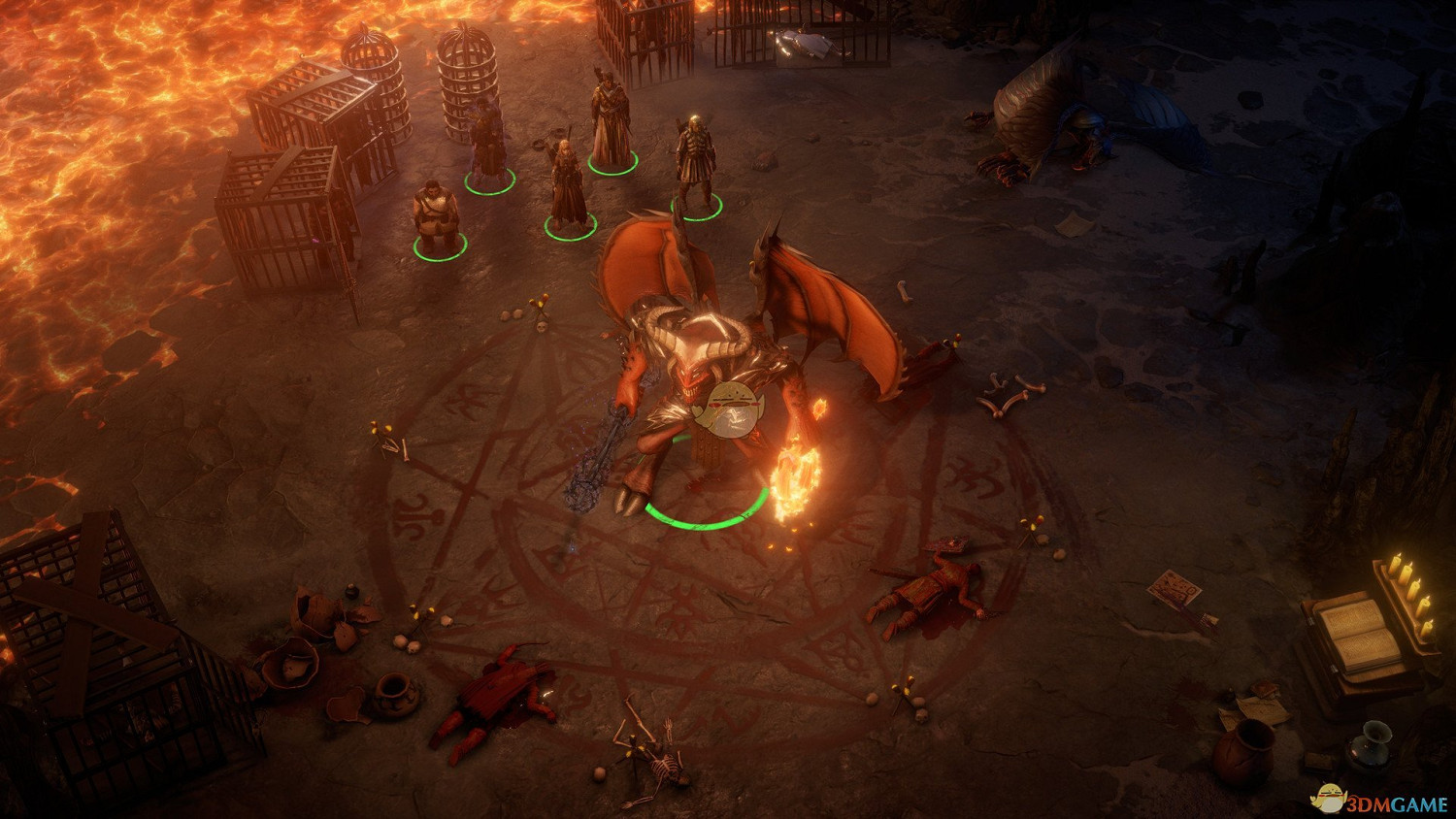Select the dark purple-clad party member
The height and width of the screenshot is (819, 1456).
coord(486,143)
